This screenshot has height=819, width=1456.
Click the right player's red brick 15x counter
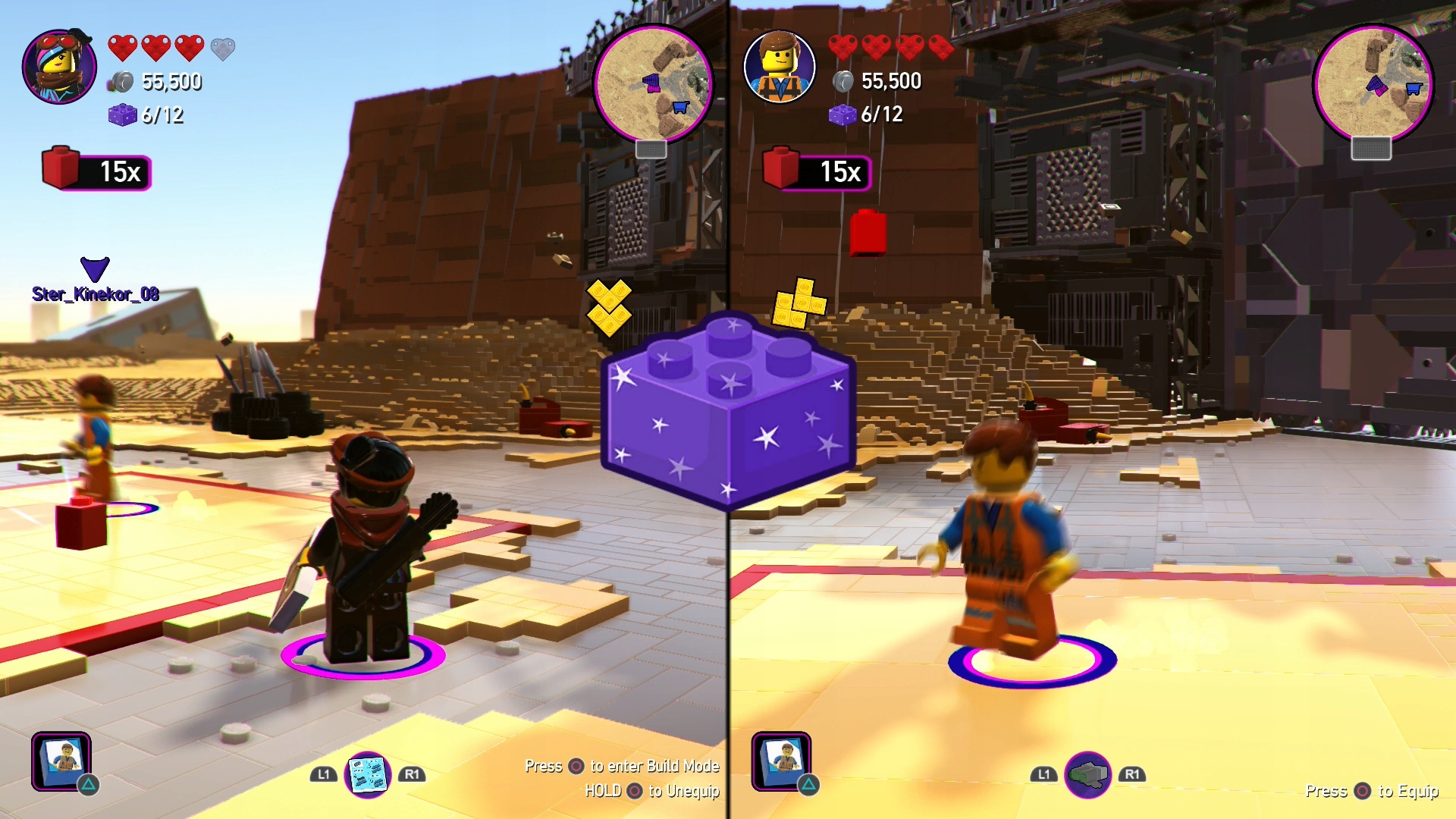tap(817, 171)
